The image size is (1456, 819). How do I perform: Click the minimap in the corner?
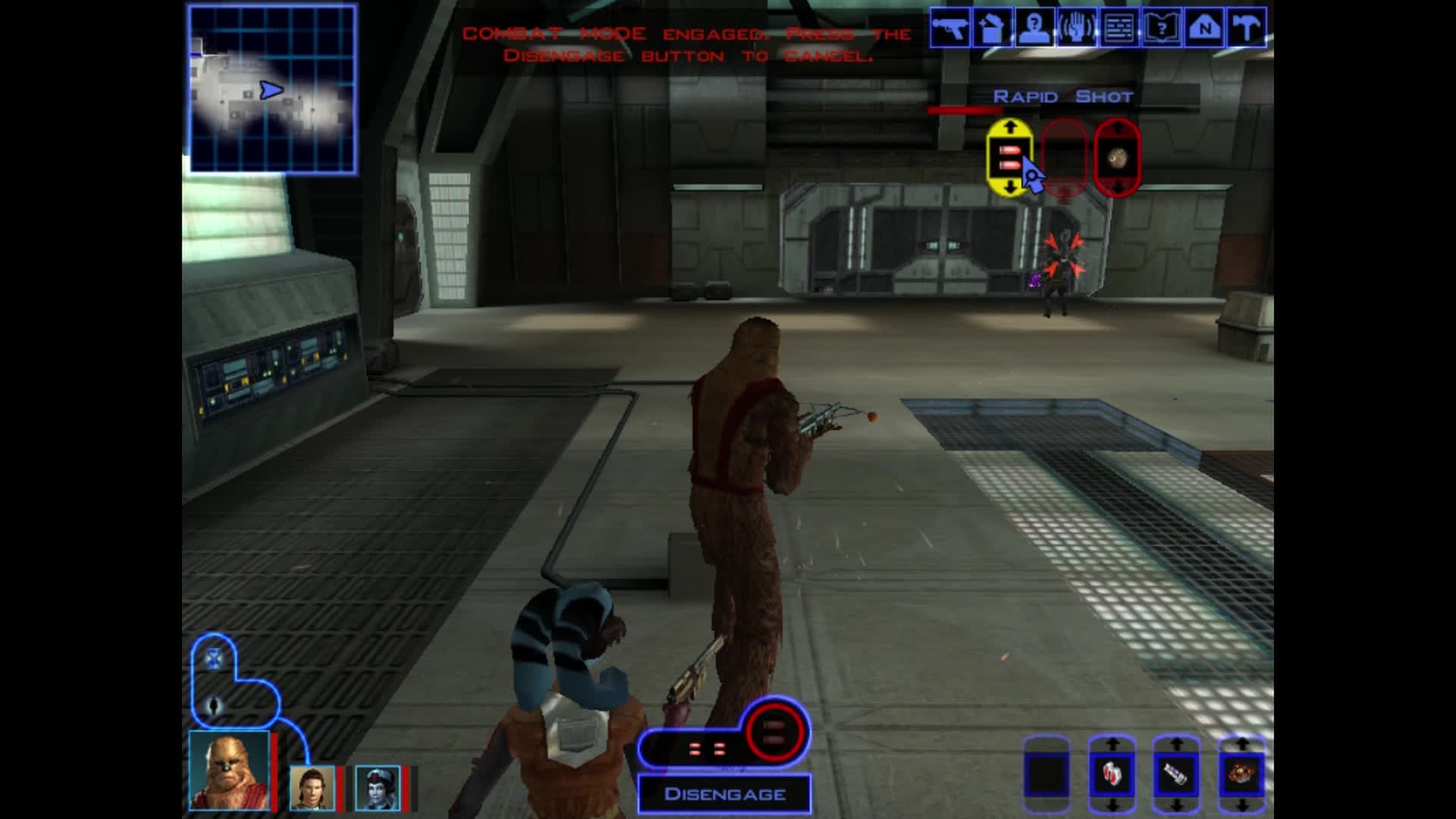[272, 89]
